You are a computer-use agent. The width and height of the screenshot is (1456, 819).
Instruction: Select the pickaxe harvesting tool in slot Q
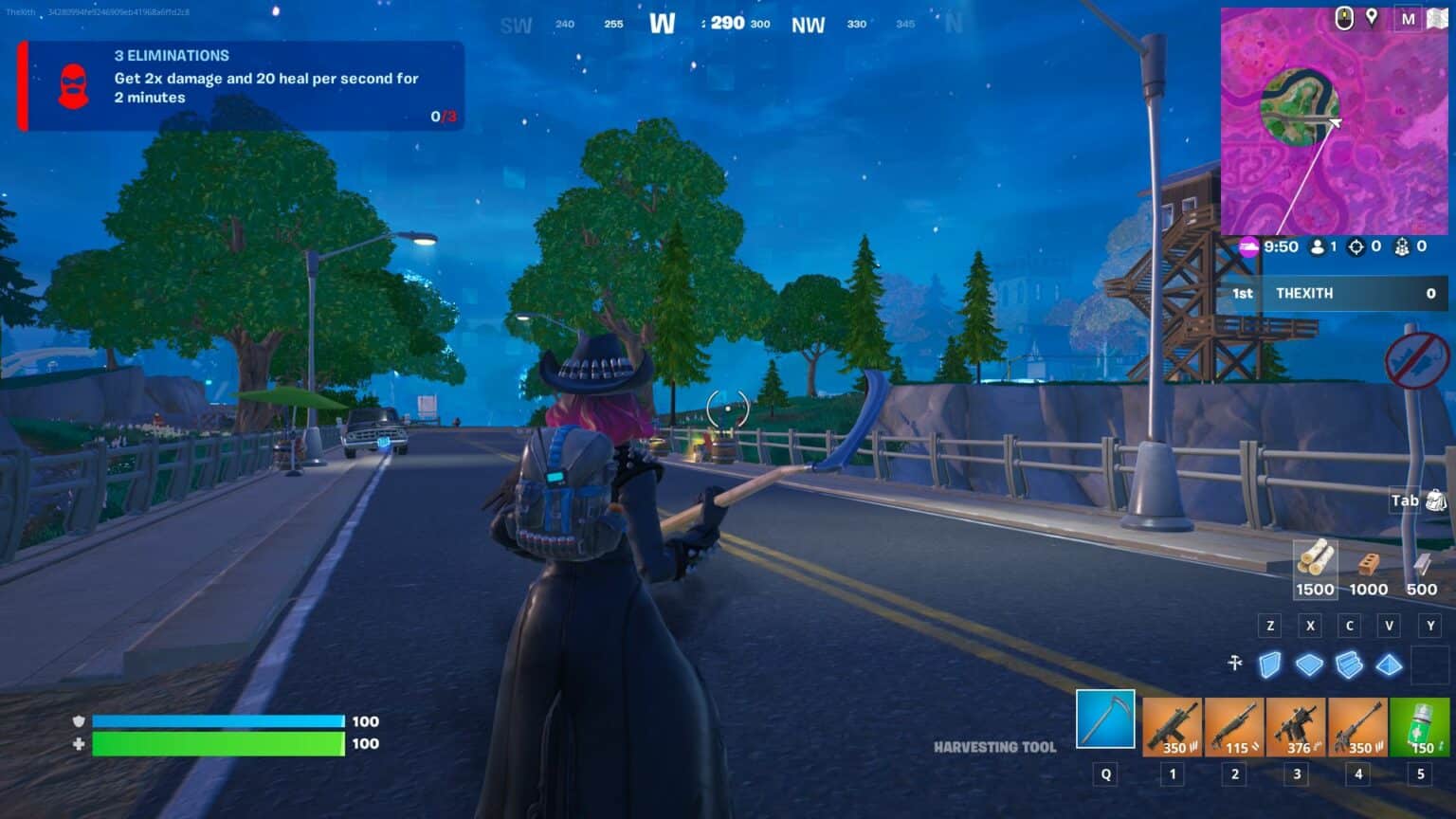1104,724
